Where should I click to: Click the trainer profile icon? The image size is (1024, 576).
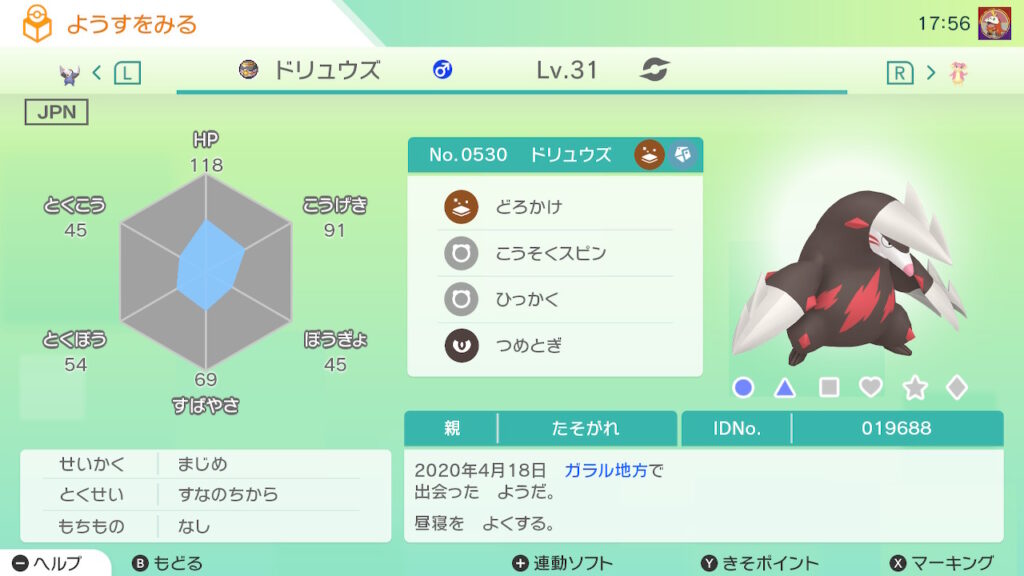[x=993, y=22]
